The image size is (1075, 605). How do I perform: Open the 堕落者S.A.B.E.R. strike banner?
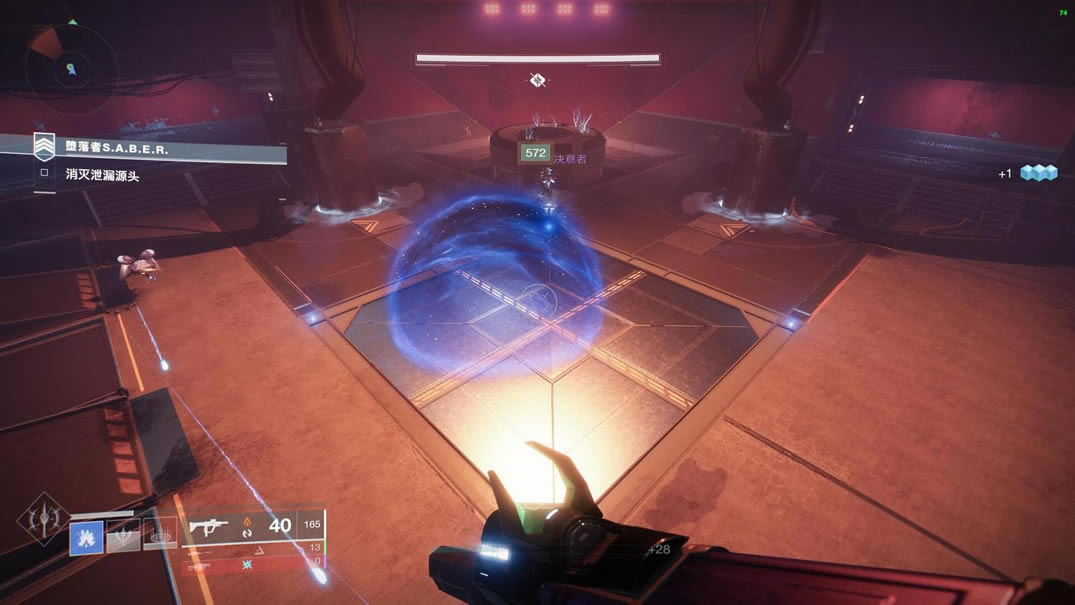click(160, 150)
